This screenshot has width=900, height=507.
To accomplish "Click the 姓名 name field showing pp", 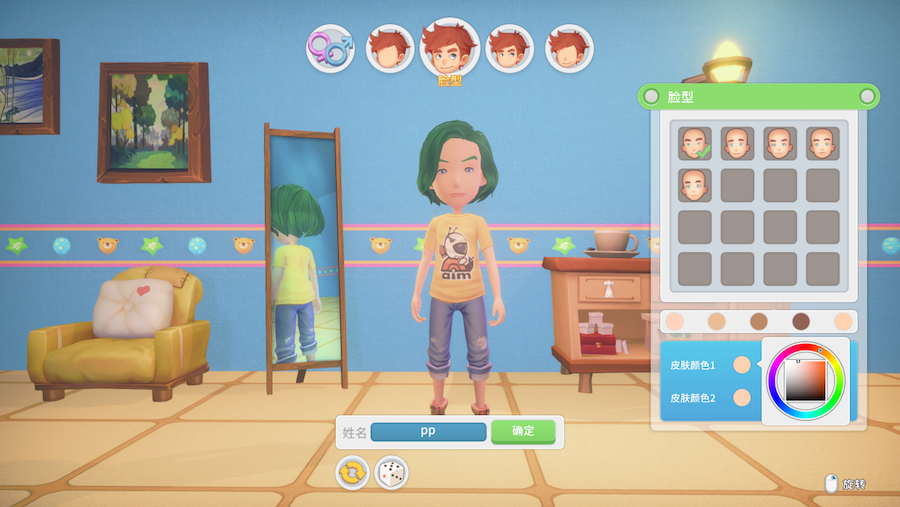I will [428, 432].
